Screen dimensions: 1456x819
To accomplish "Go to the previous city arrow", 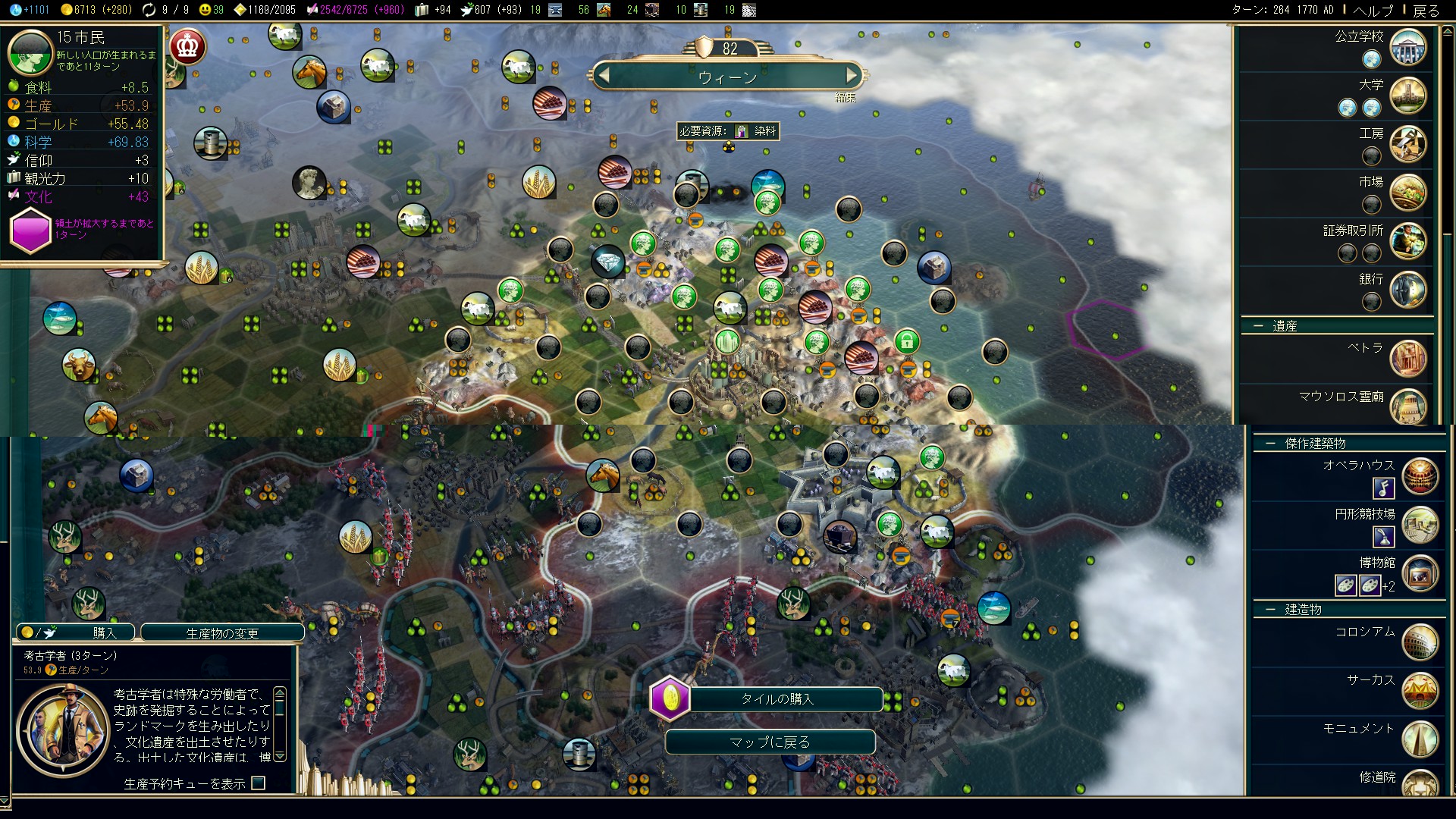I will 604,75.
